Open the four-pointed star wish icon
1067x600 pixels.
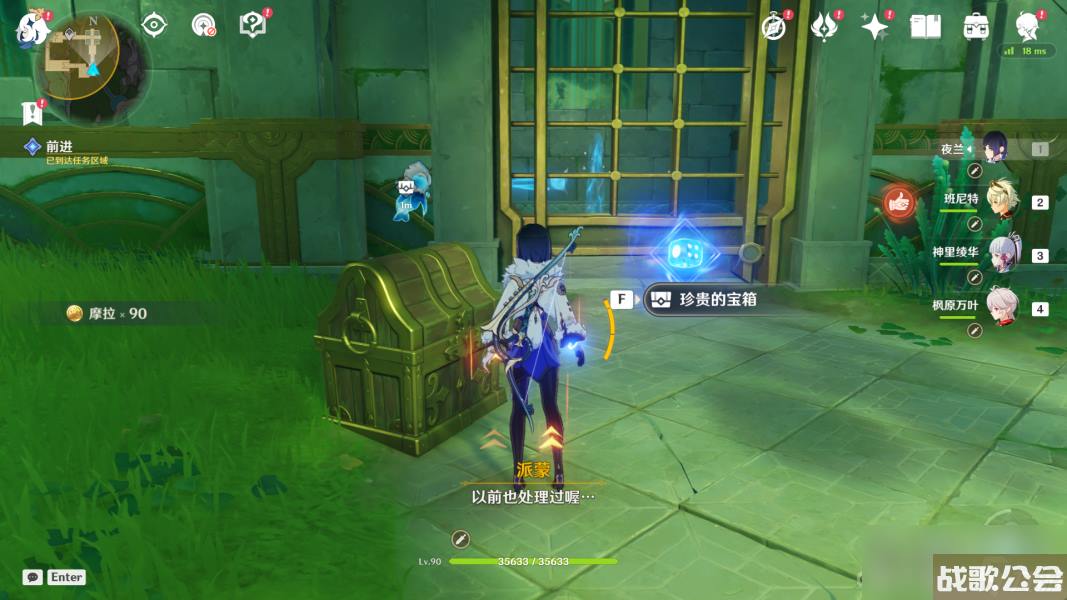(874, 27)
